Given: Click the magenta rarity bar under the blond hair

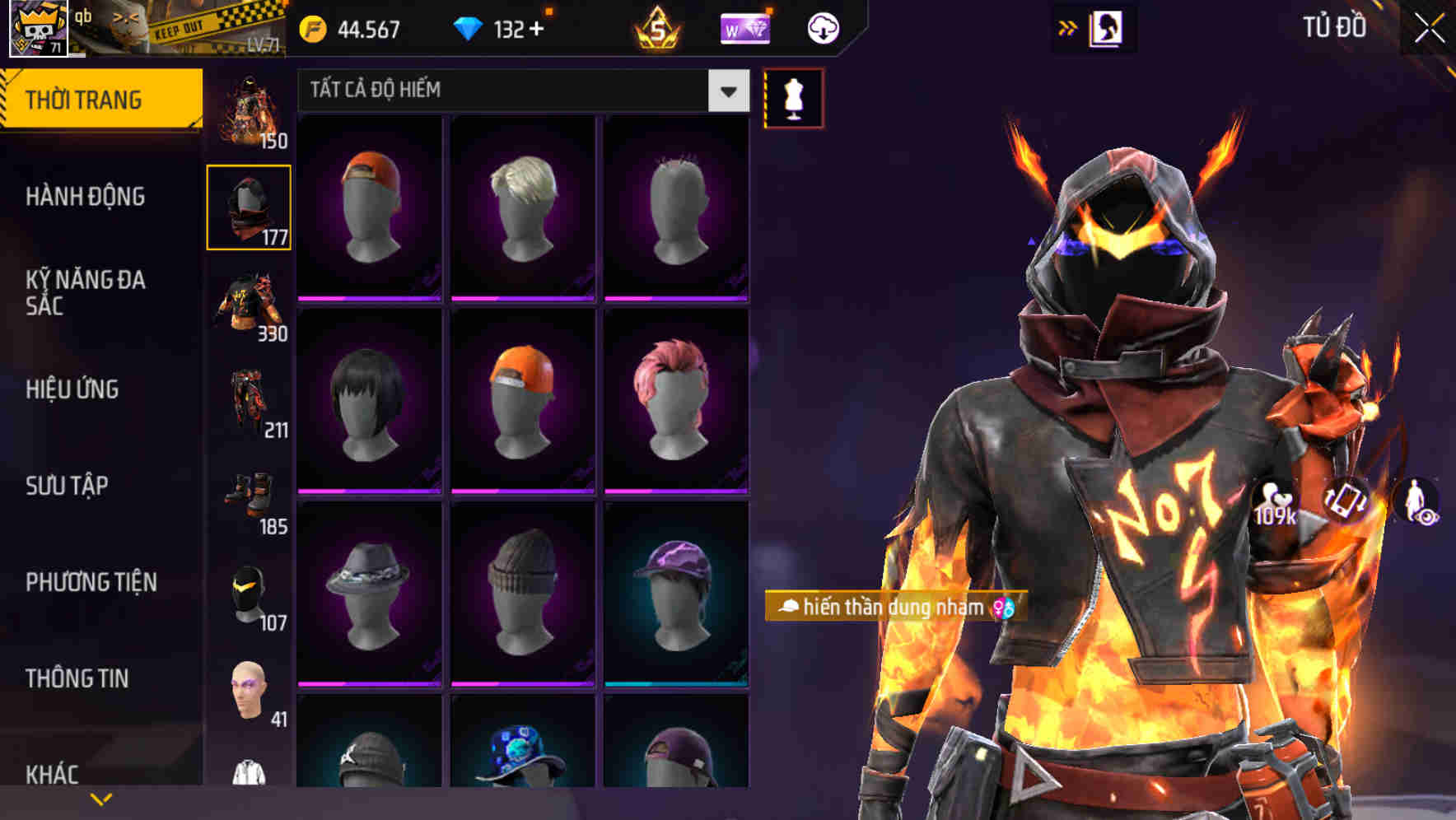Looking at the screenshot, I should coord(522,298).
